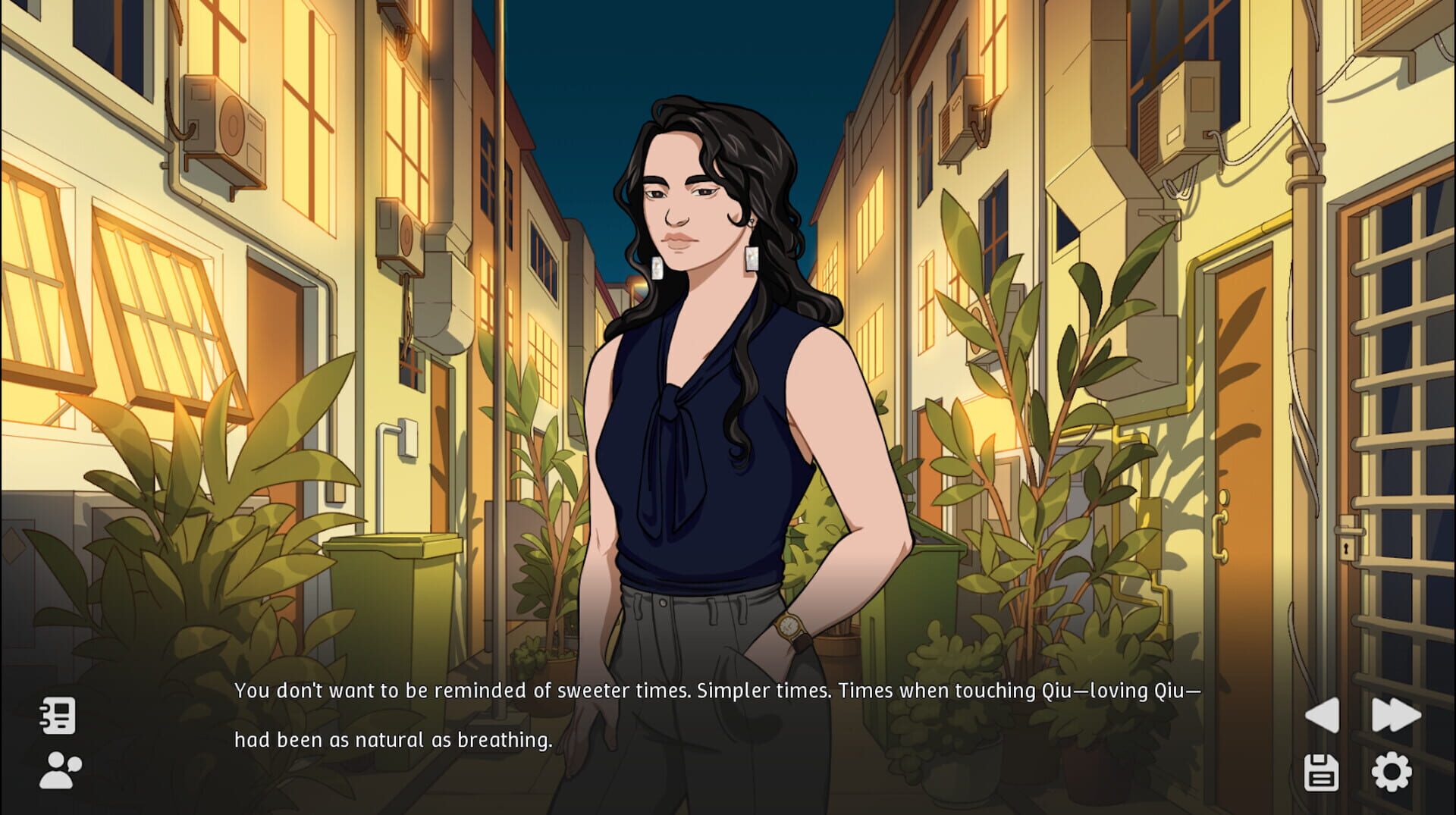This screenshot has height=815, width=1456.
Task: Step back using the left triangle control
Action: (1323, 716)
